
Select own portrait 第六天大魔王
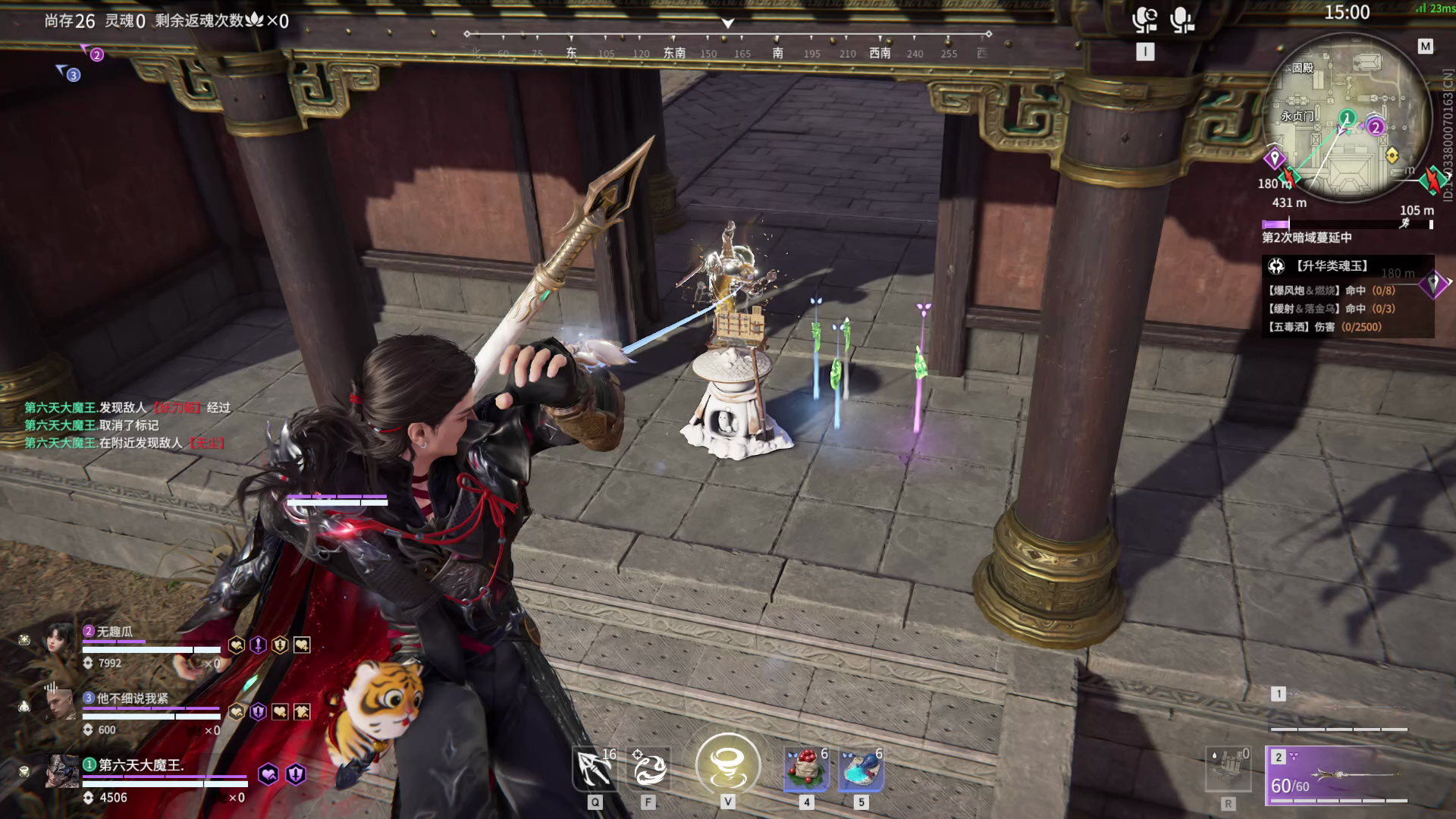tap(61, 772)
